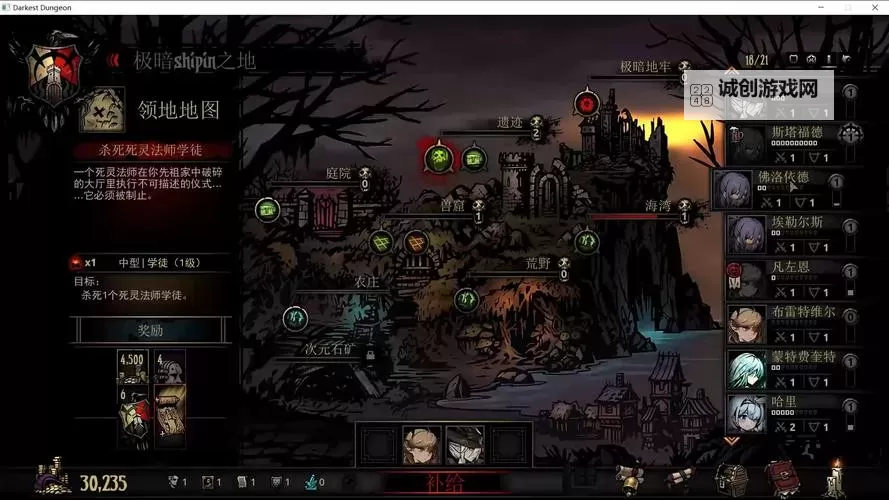
Task: Select hero 佛洛依德 in the roster
Action: [785, 189]
